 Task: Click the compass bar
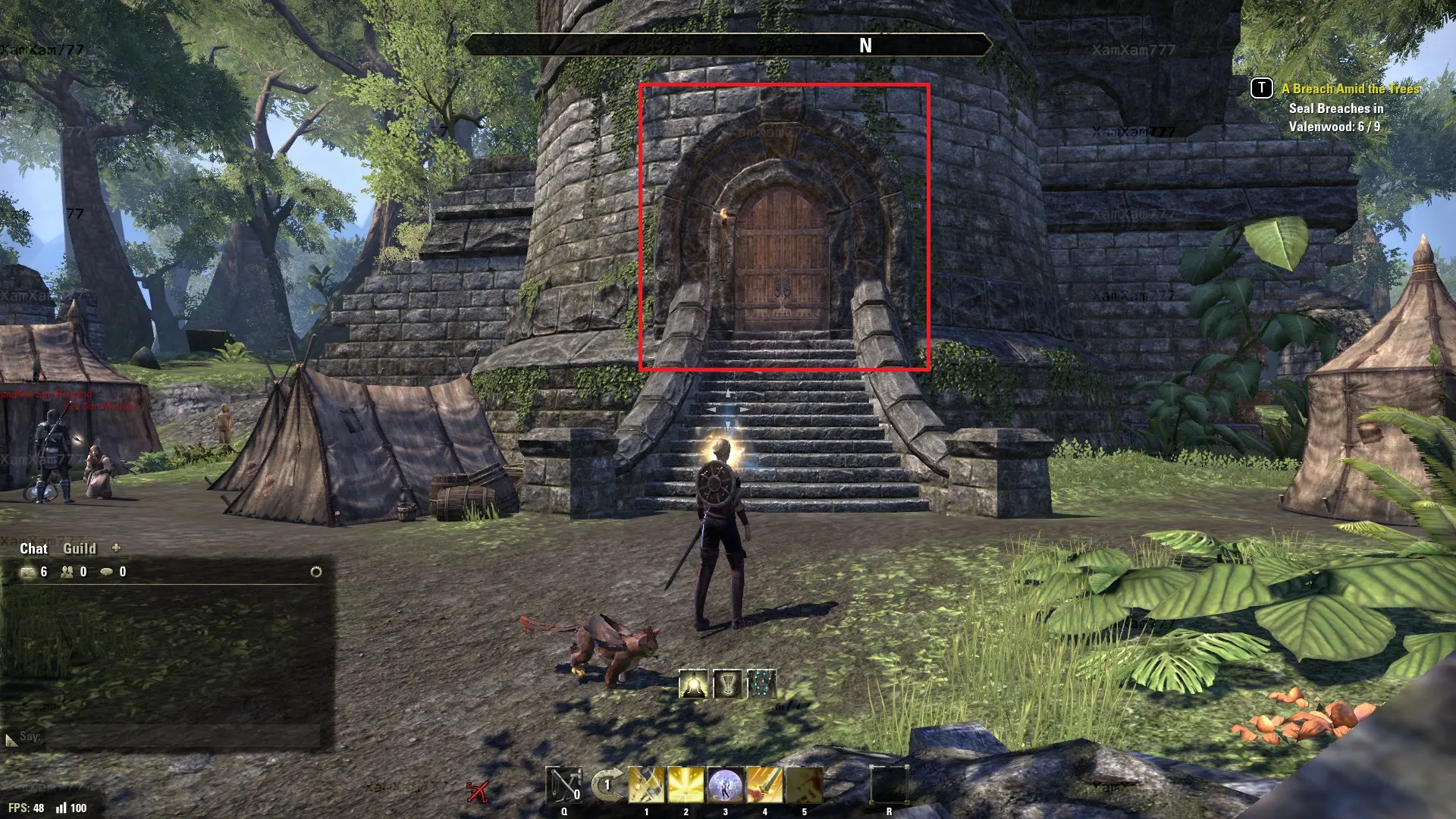(x=728, y=45)
